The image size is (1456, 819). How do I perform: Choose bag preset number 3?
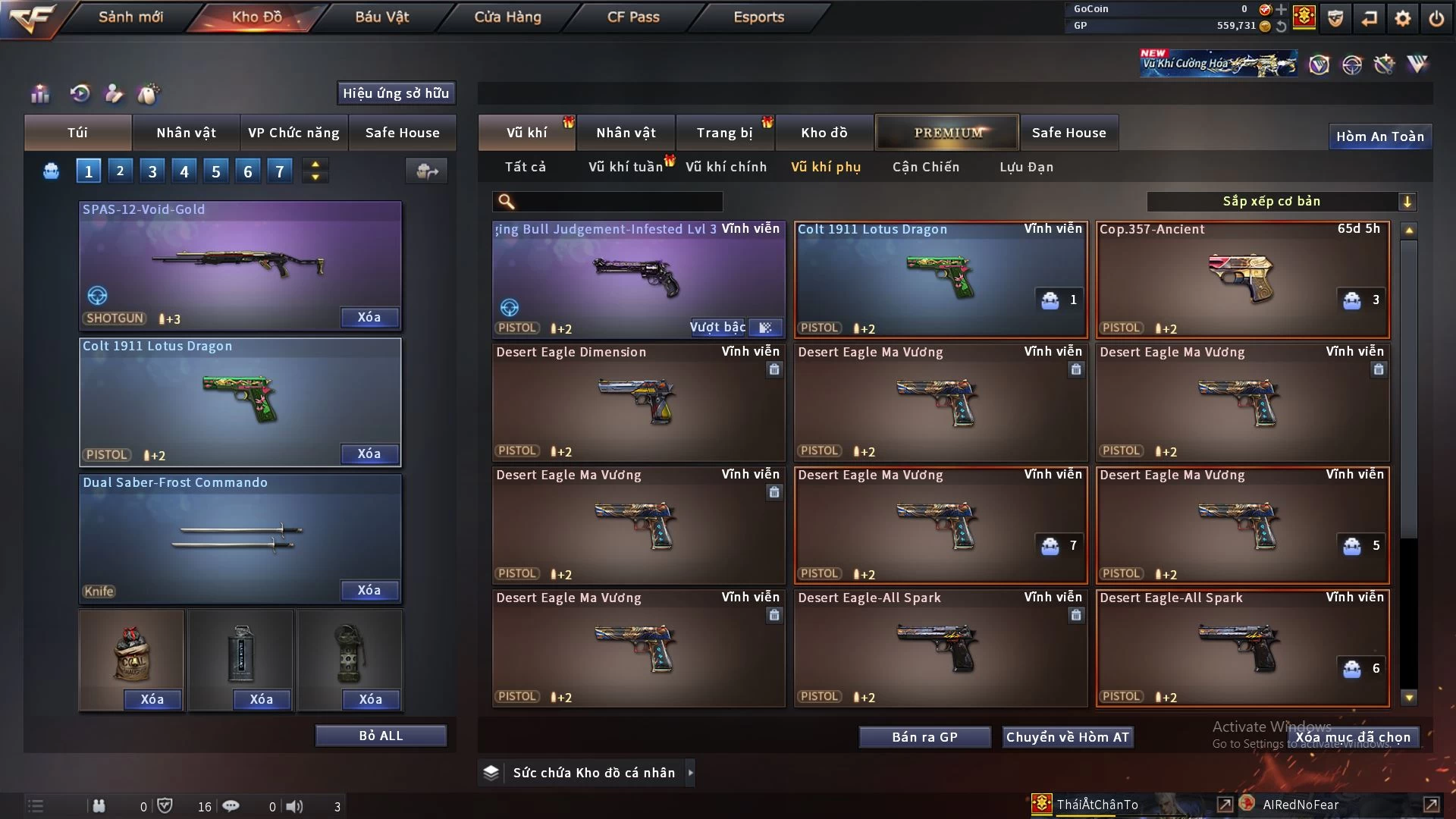[x=152, y=171]
